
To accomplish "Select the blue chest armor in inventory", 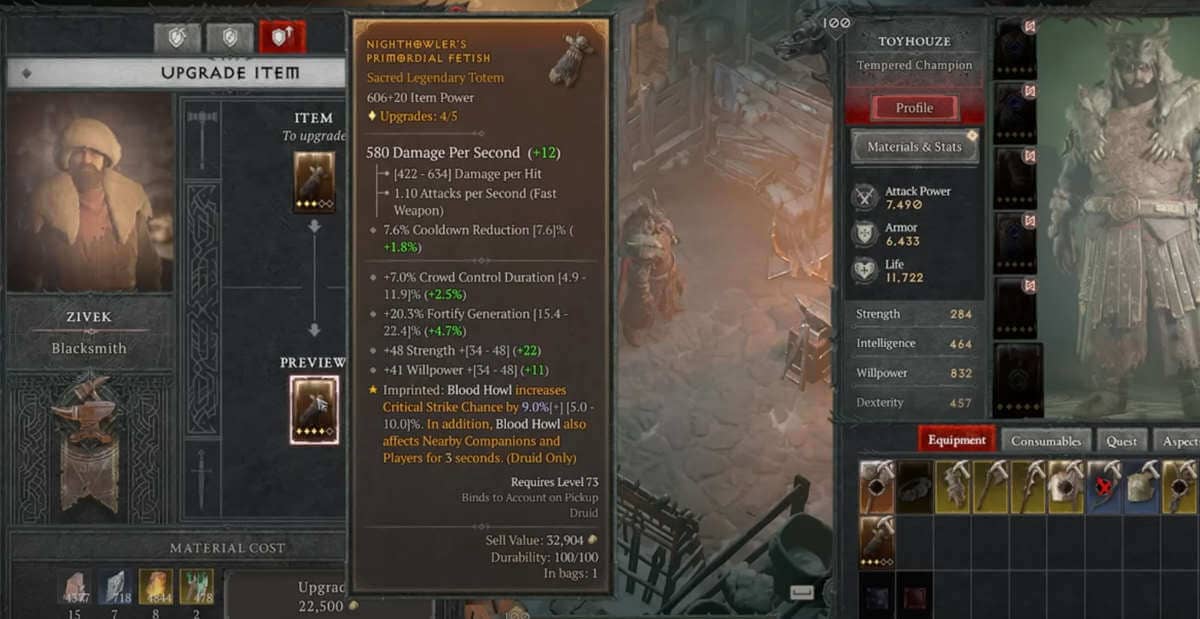I will pyautogui.click(x=1142, y=487).
